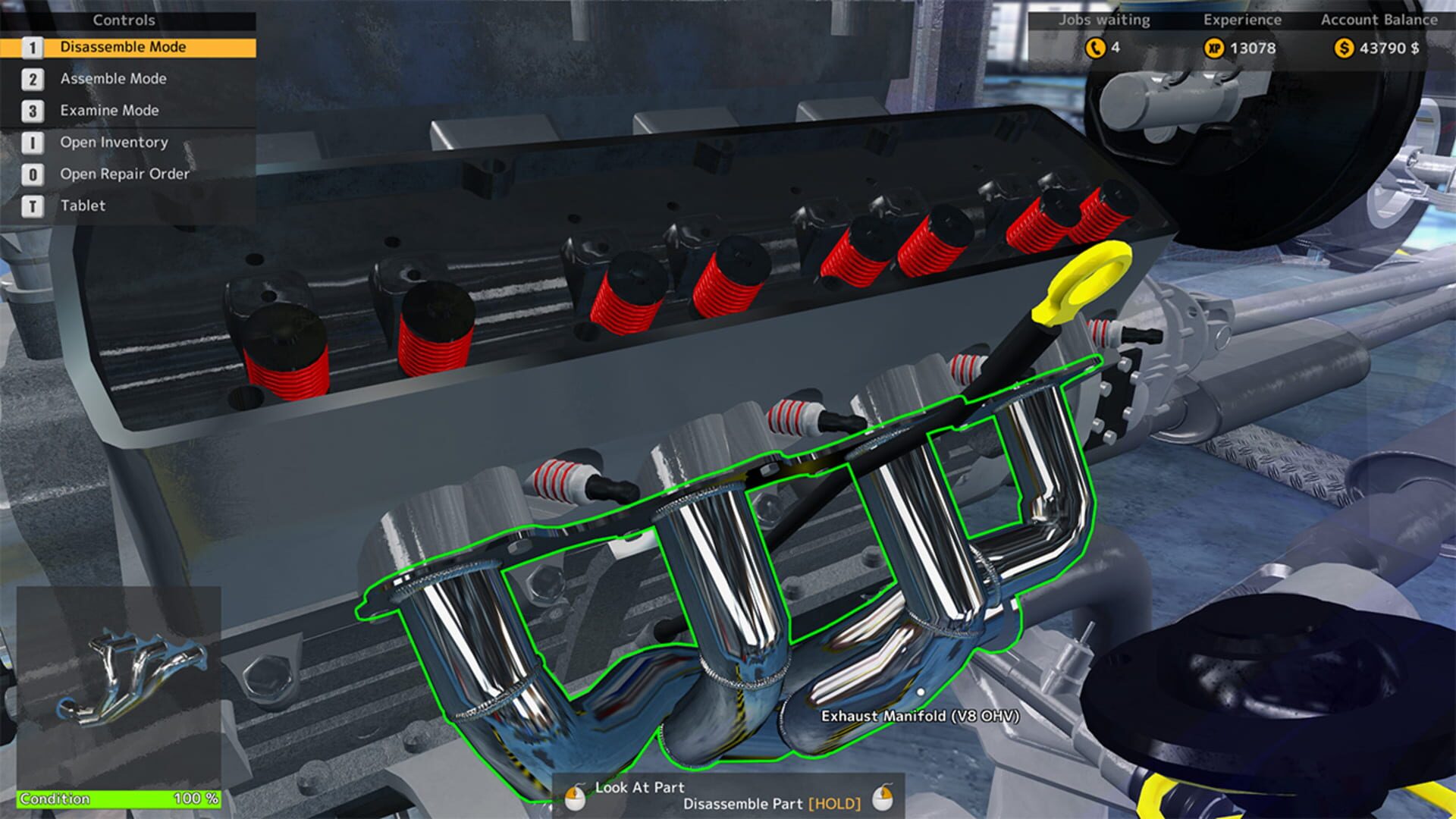Image resolution: width=1456 pixels, height=819 pixels.
Task: Switch to Assemble Mode
Action: [114, 78]
